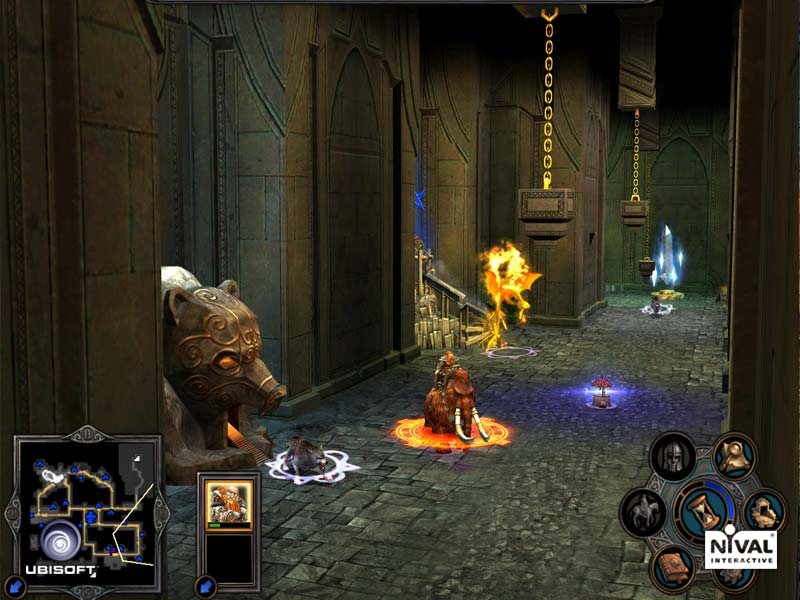The width and height of the screenshot is (800, 600).
Task: Click the golden ruins icon
Action: pos(765,511)
